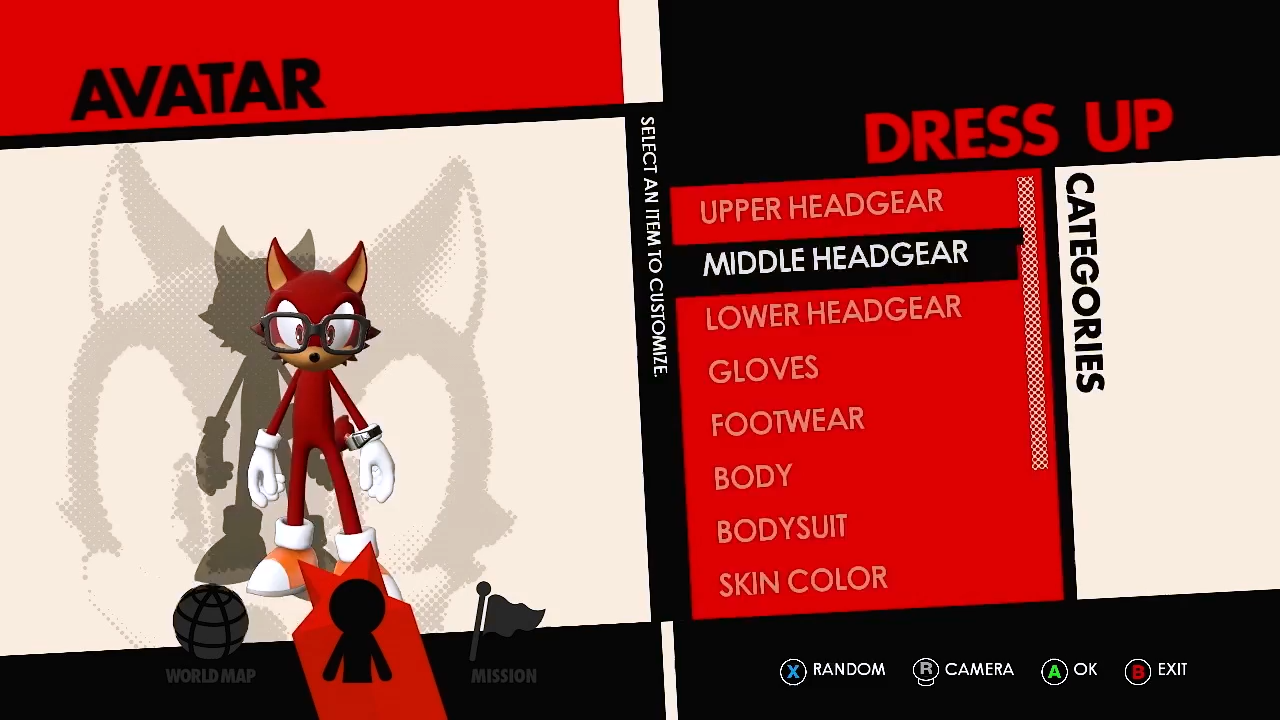Choose the BODYSUIT category
Viewport: 1280px width, 720px height.
(x=781, y=529)
